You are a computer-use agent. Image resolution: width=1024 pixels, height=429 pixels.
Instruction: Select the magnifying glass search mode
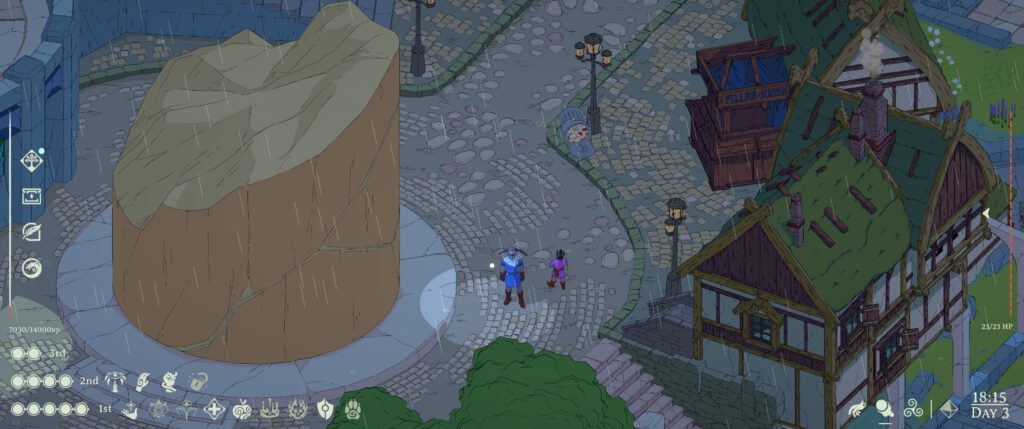click(885, 408)
